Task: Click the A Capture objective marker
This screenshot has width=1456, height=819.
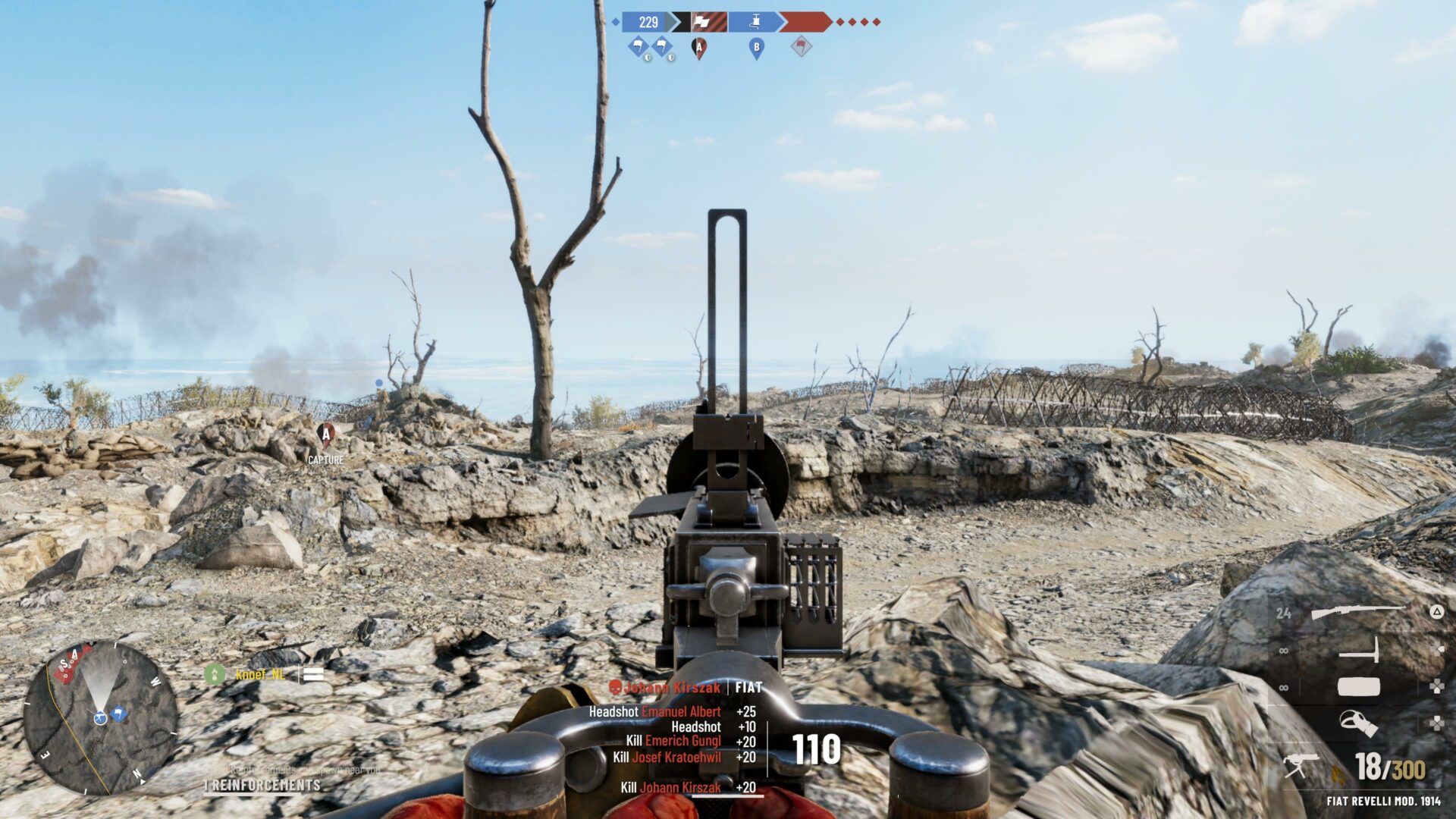Action: pyautogui.click(x=326, y=435)
